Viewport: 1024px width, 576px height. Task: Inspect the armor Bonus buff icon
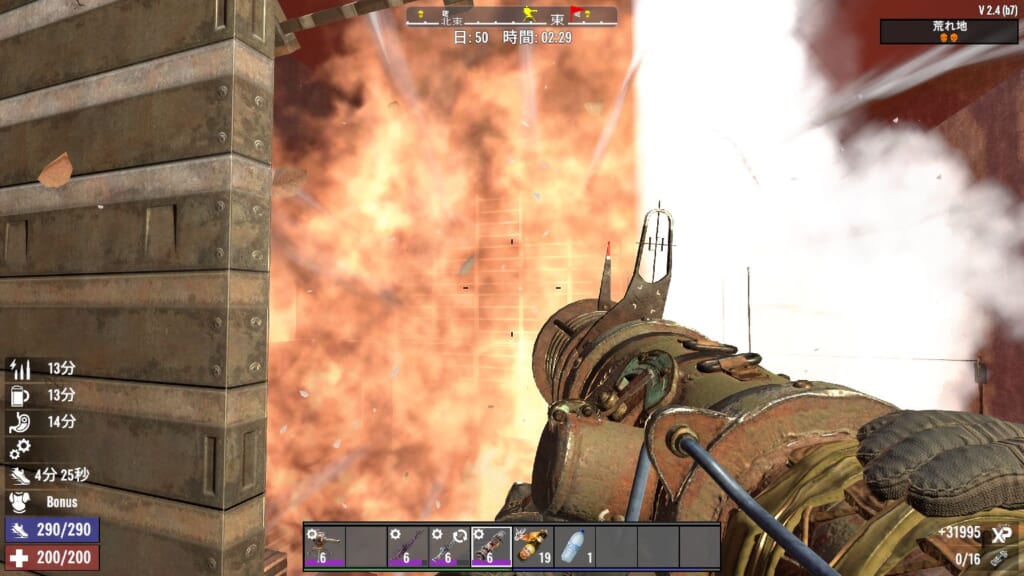tap(19, 502)
